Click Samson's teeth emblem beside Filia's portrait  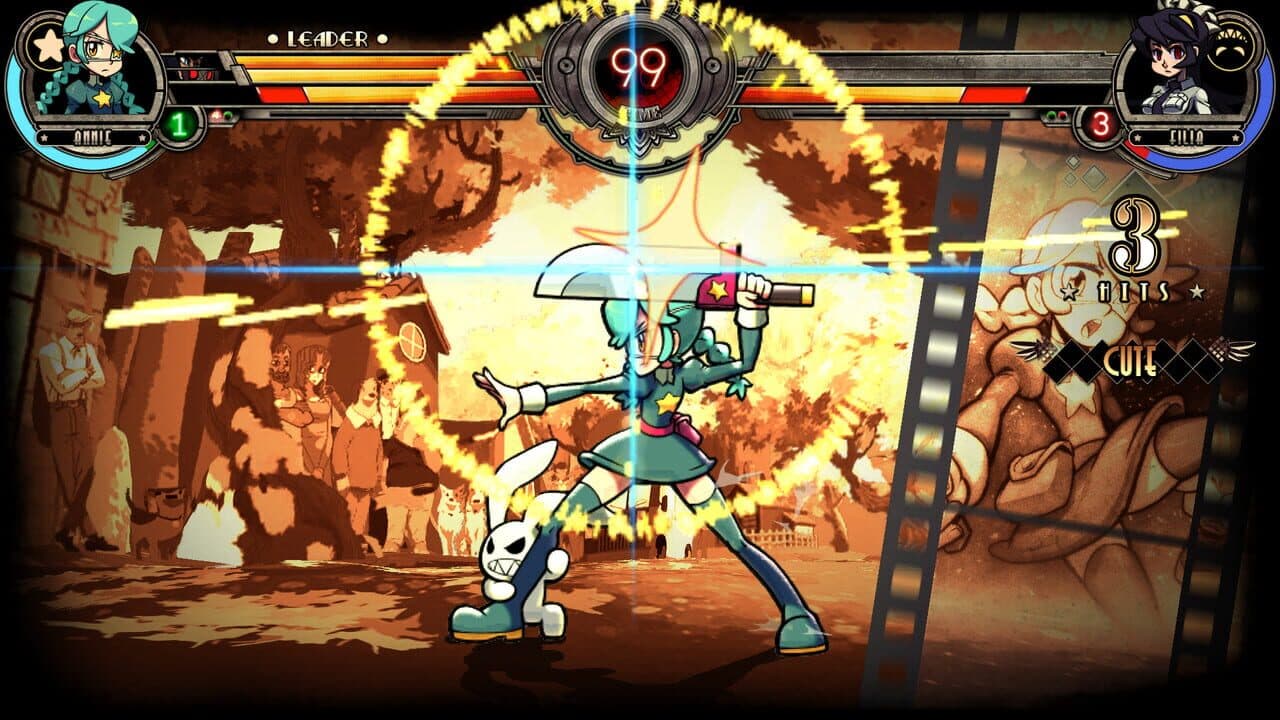1230,40
